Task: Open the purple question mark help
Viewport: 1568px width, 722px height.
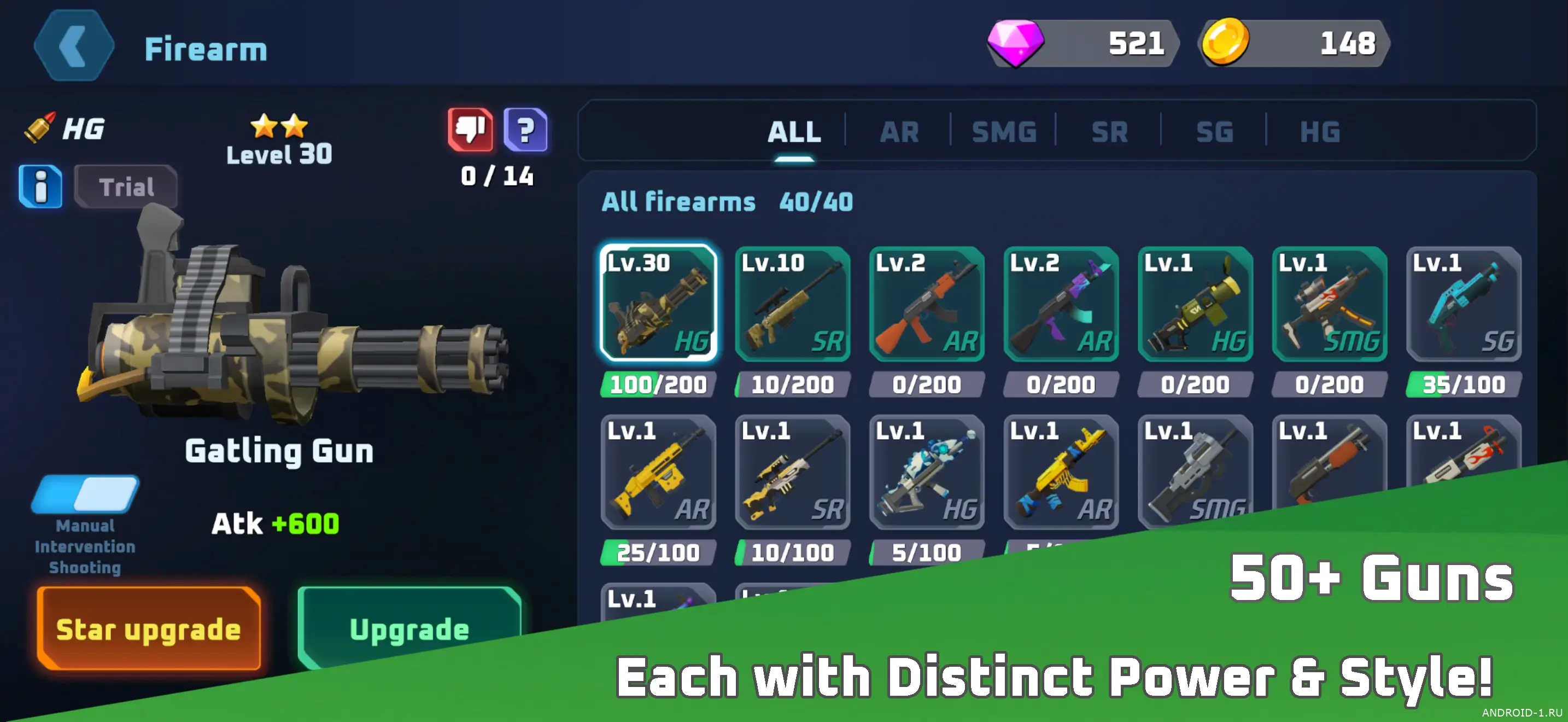Action: [x=526, y=129]
